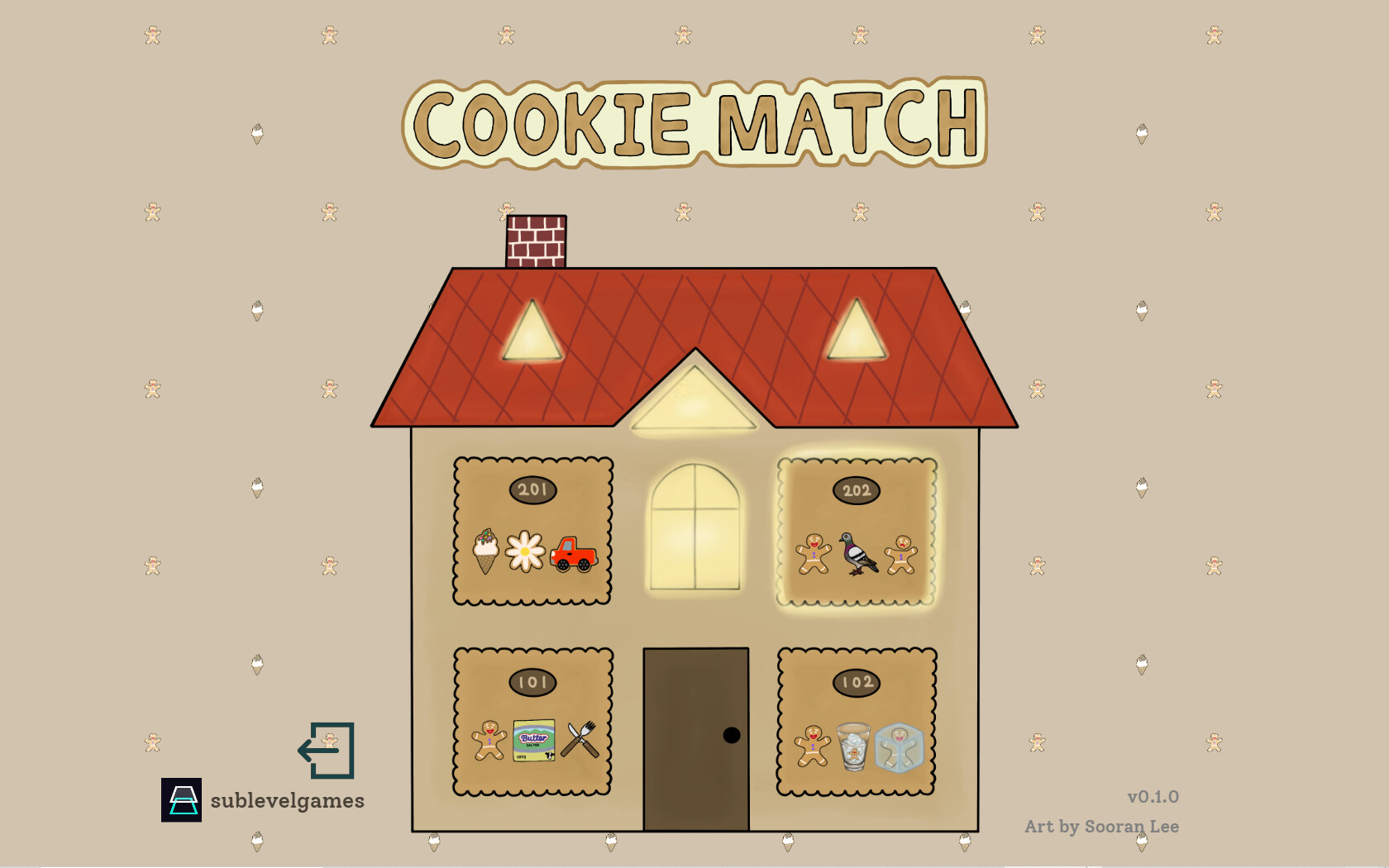Enter room 102
The width and height of the screenshot is (1389, 868).
coord(857,719)
